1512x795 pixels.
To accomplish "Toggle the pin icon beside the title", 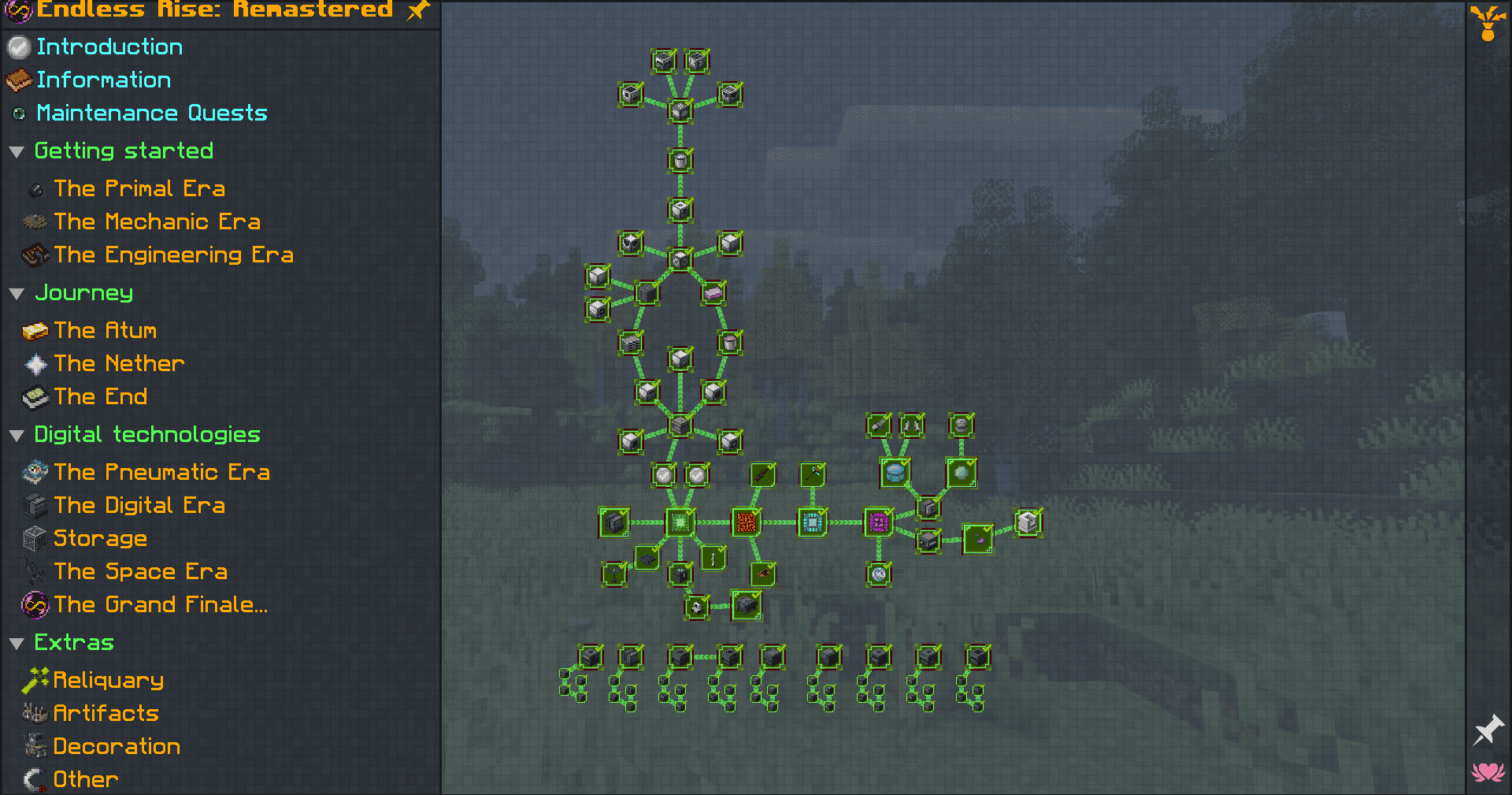I will coord(418,11).
